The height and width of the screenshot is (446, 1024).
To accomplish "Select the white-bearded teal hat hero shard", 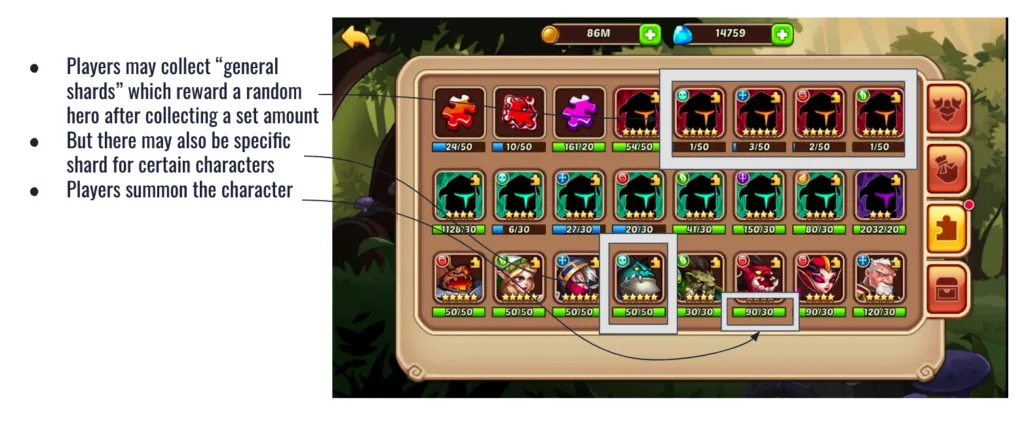I will point(638,278).
